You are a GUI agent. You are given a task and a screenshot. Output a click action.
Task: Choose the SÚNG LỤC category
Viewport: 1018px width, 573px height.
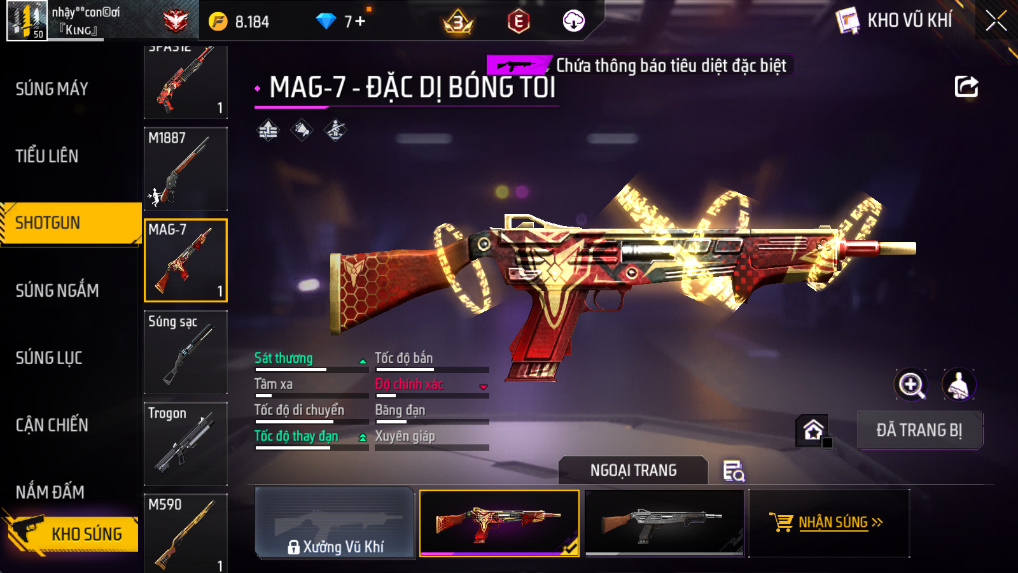[49, 358]
